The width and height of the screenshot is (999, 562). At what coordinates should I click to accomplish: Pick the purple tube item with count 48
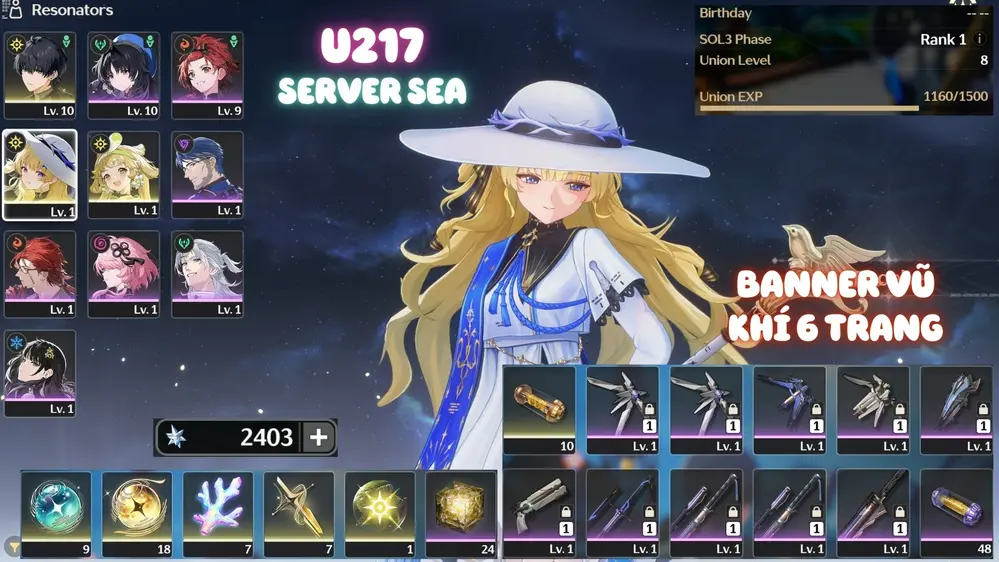click(x=956, y=512)
